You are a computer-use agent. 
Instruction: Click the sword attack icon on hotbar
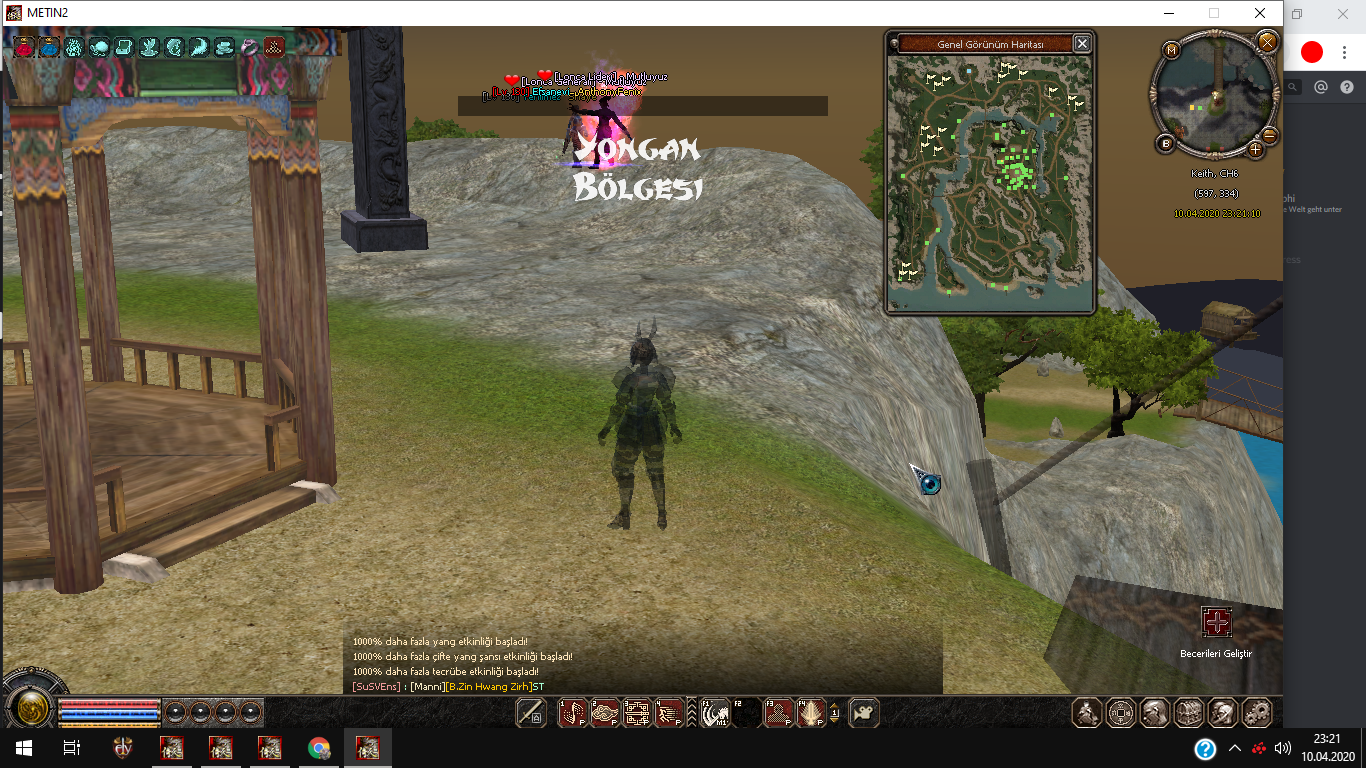531,712
